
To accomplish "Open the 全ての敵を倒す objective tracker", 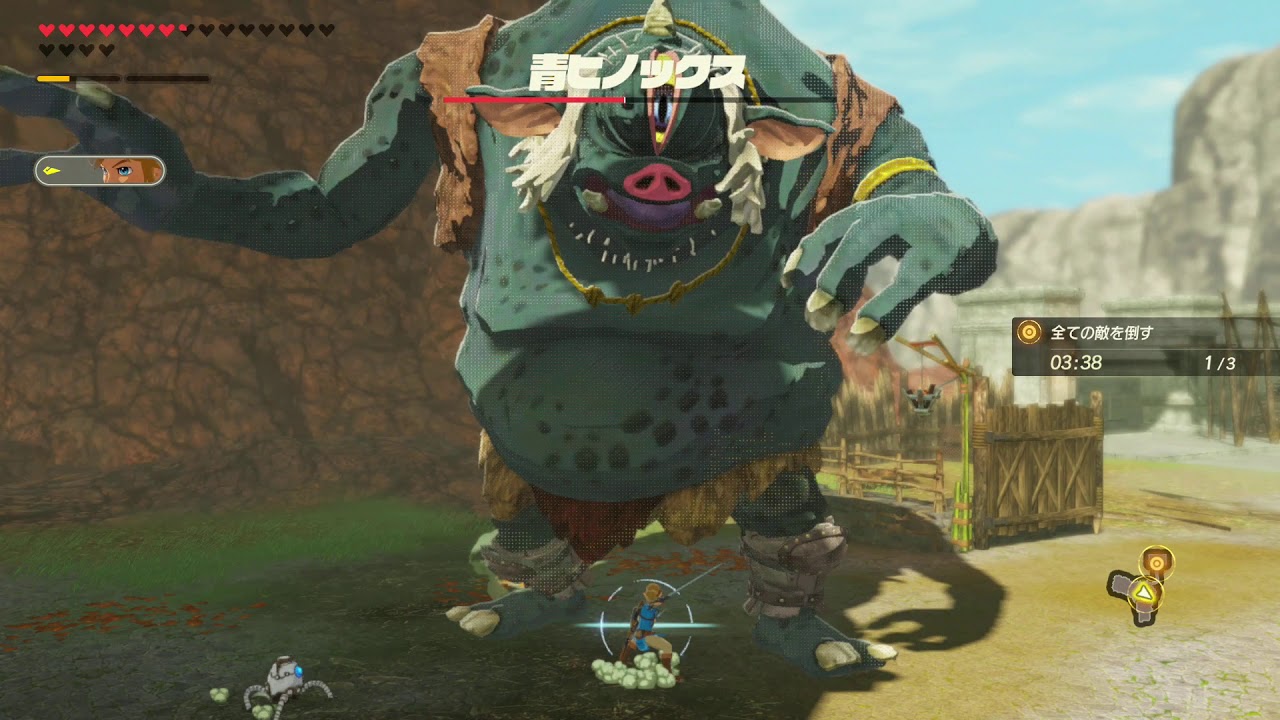I will (x=1145, y=346).
